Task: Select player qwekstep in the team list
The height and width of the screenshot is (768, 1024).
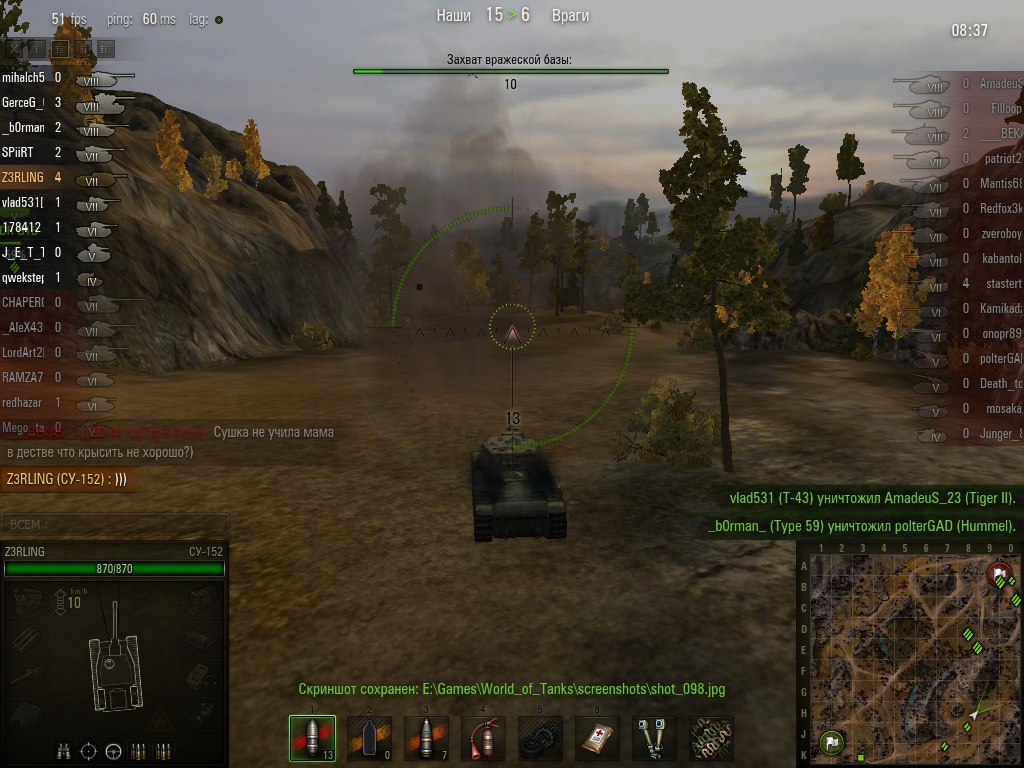Action: tap(23, 277)
